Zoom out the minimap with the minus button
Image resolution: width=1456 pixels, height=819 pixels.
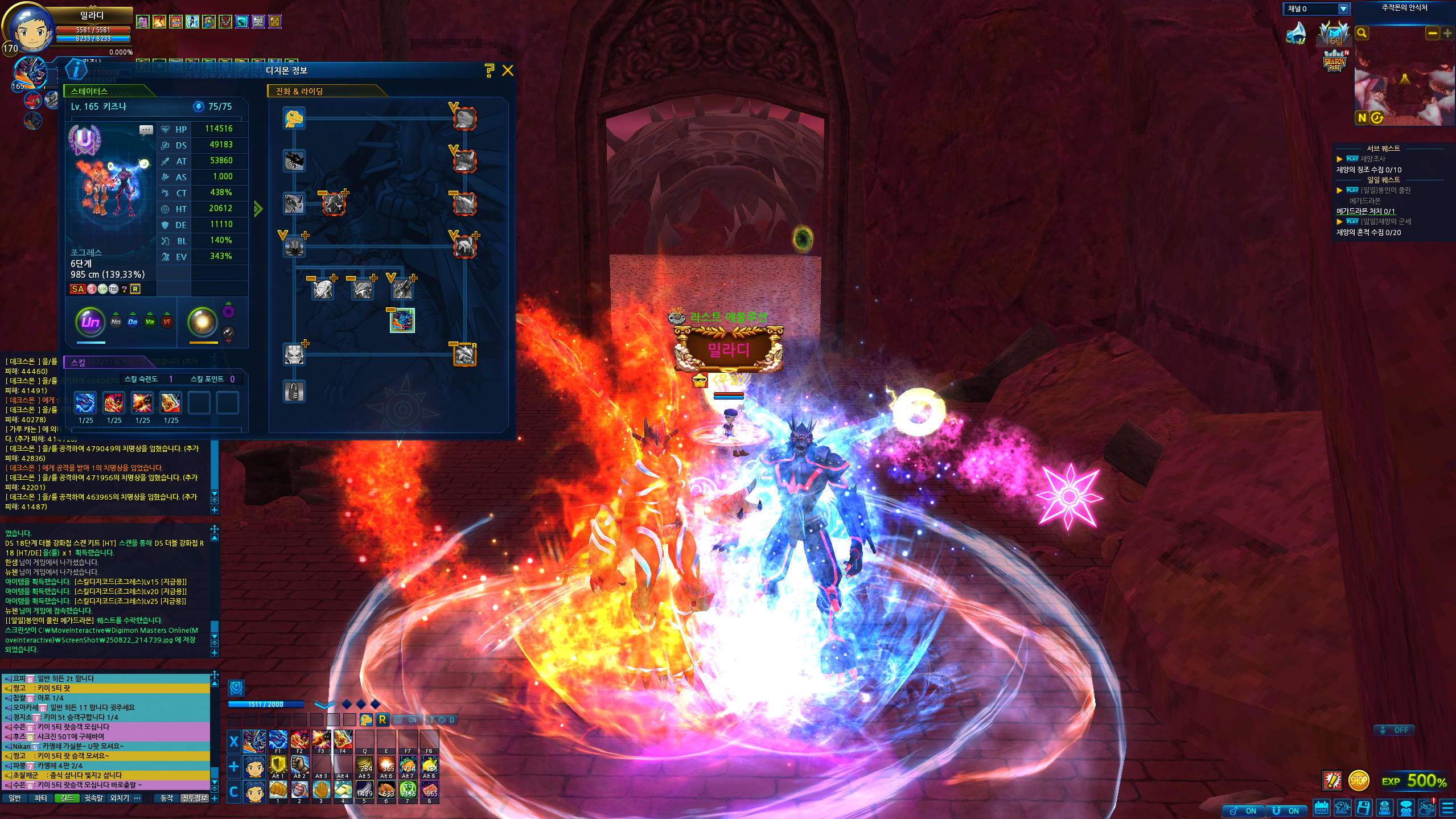[x=1432, y=34]
